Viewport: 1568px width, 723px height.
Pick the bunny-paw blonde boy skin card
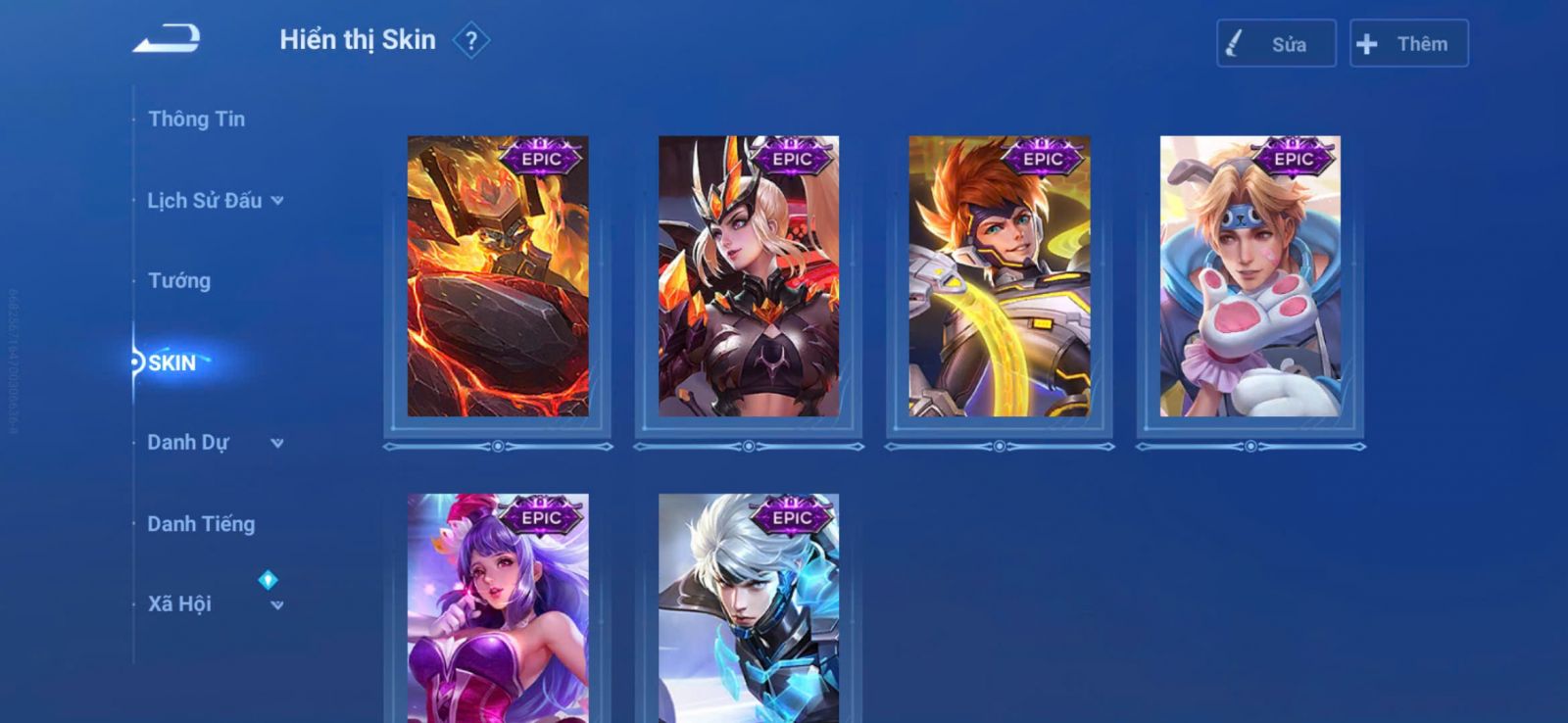click(x=1250, y=276)
